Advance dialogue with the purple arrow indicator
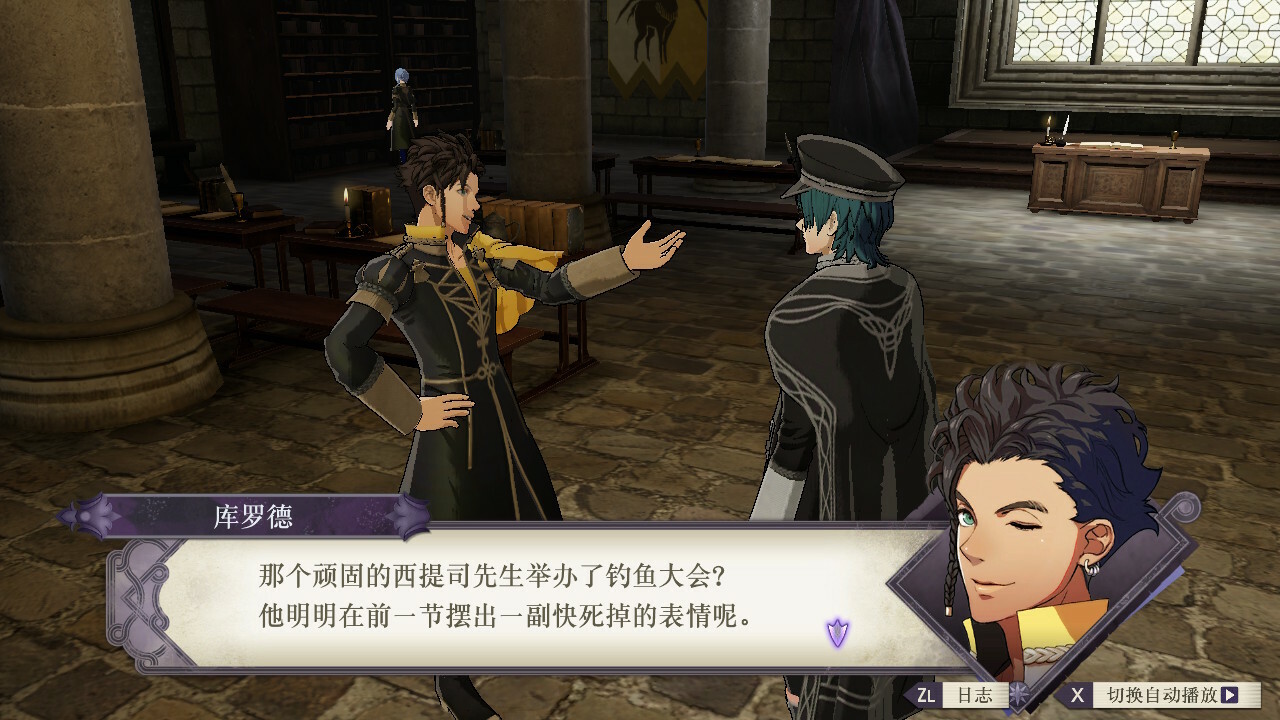This screenshot has height=720, width=1280. click(x=837, y=631)
